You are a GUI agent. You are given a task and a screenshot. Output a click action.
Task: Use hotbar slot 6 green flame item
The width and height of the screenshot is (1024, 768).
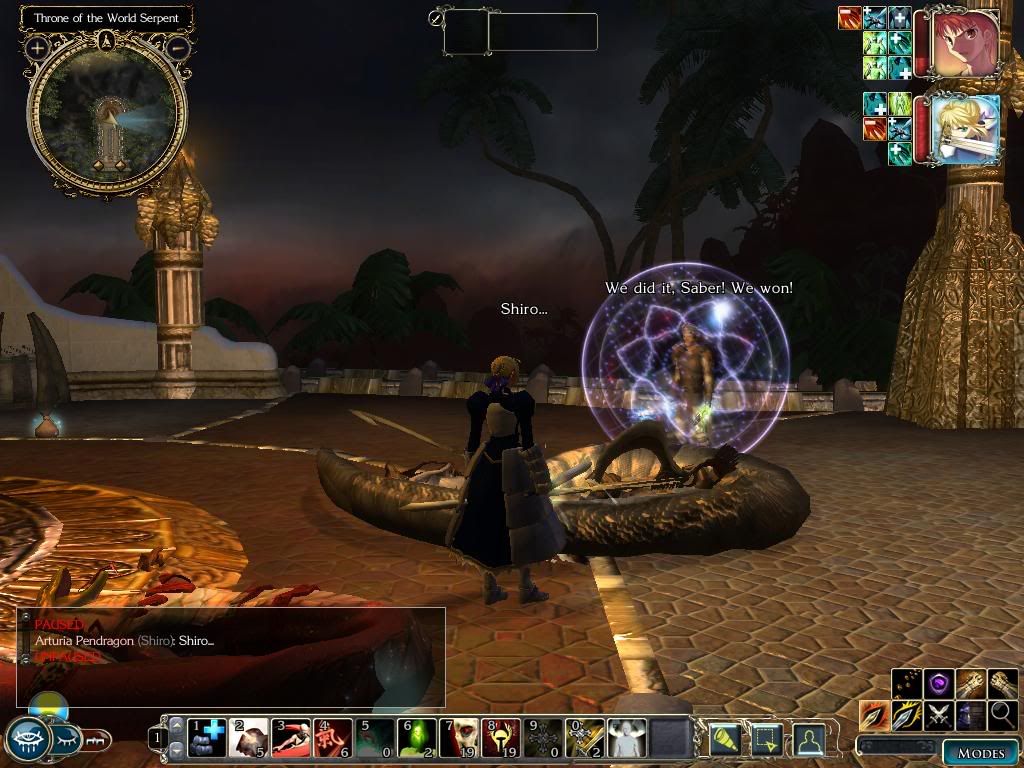tap(418, 737)
